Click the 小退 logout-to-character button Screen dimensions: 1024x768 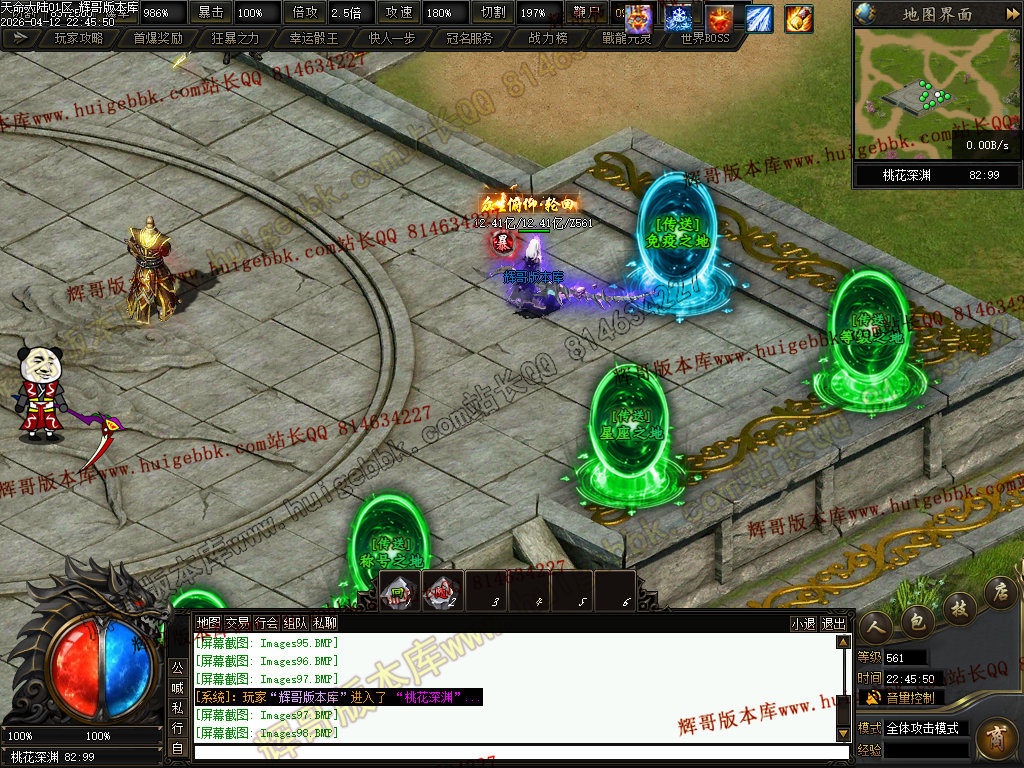tap(803, 623)
